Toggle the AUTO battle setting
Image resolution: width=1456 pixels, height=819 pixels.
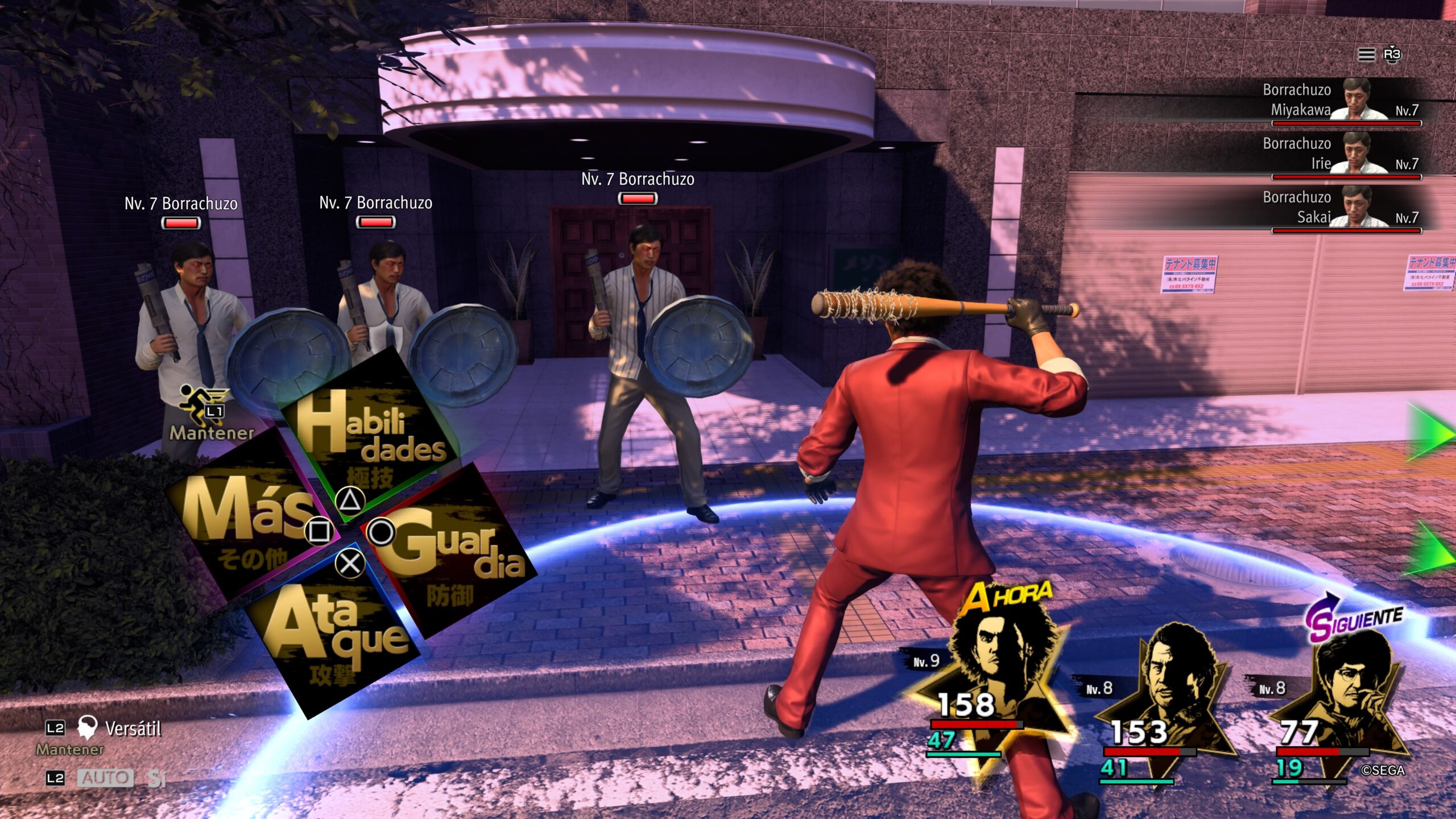point(105,777)
